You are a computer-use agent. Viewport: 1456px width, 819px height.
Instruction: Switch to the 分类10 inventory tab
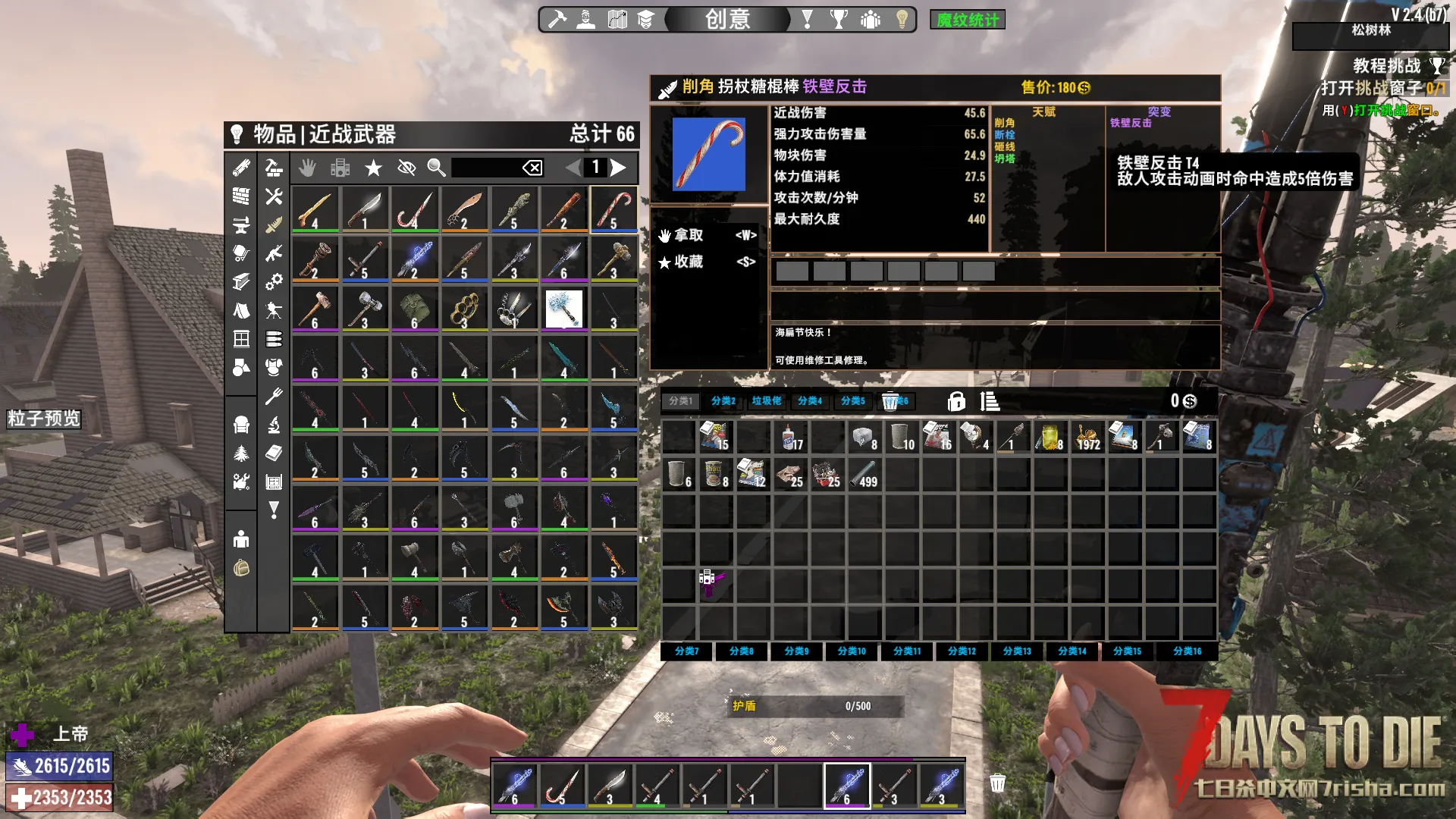pos(852,651)
